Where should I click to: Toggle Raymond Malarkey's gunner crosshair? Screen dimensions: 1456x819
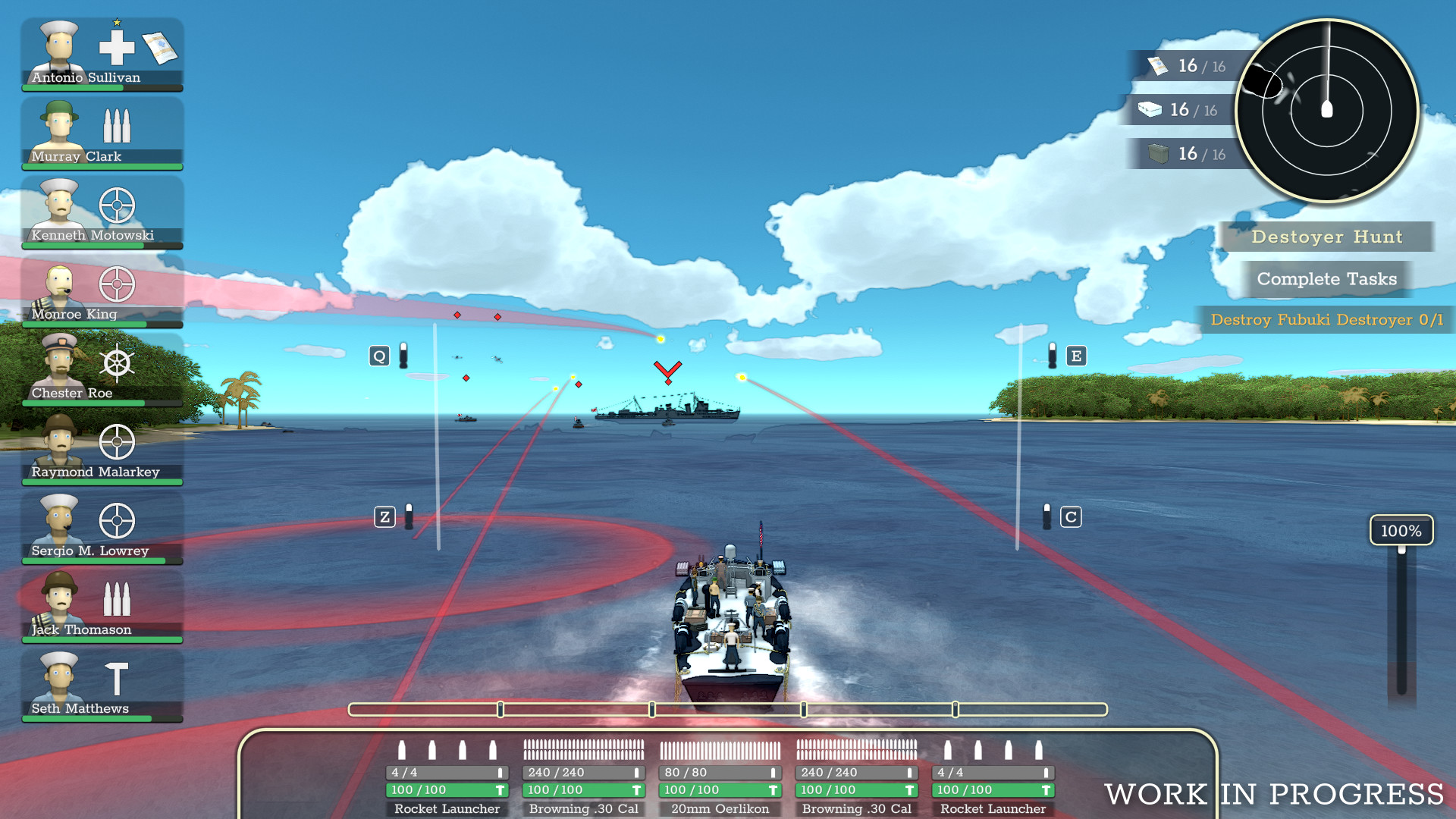coord(118,441)
